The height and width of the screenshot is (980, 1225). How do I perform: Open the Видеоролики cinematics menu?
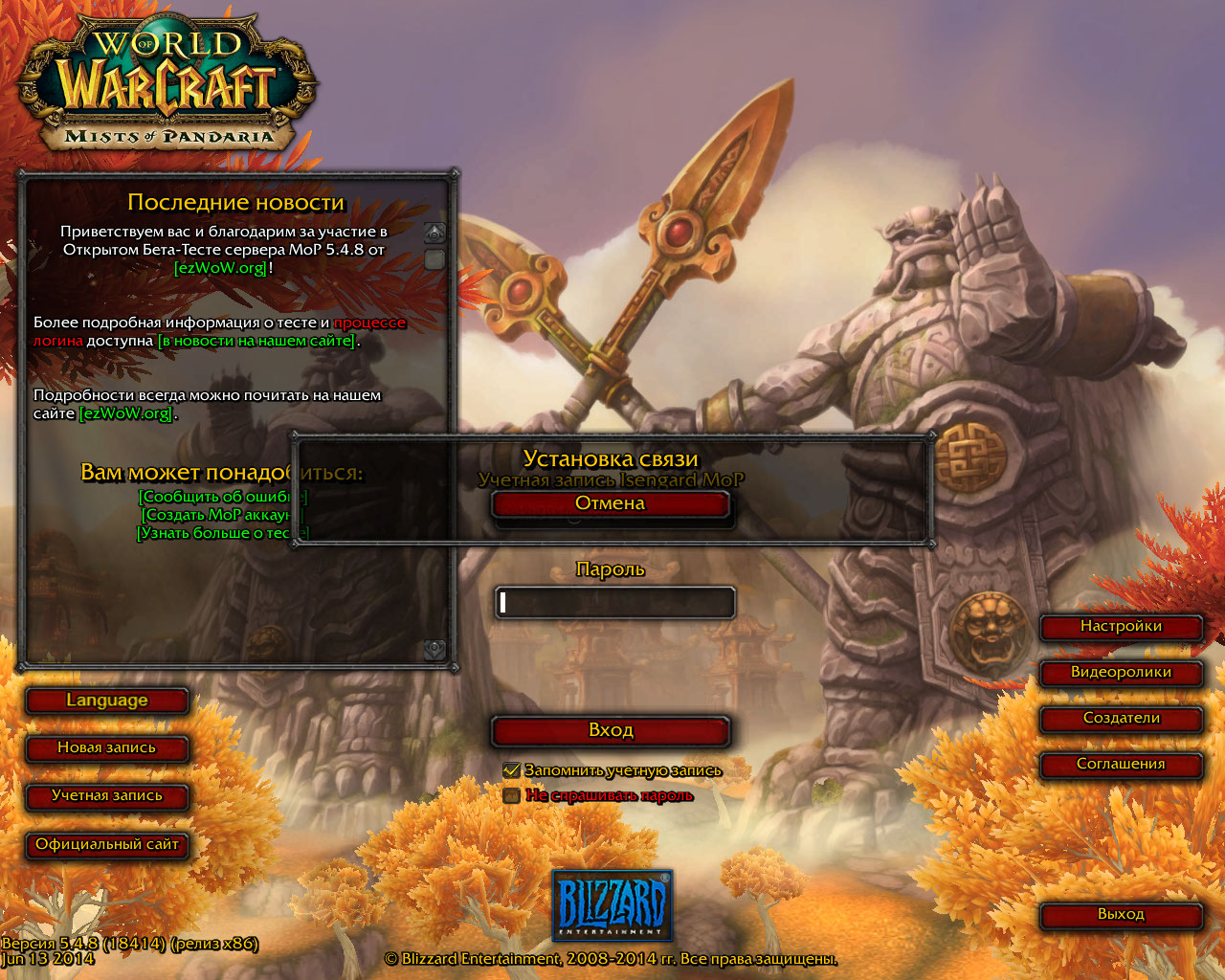coord(1121,673)
